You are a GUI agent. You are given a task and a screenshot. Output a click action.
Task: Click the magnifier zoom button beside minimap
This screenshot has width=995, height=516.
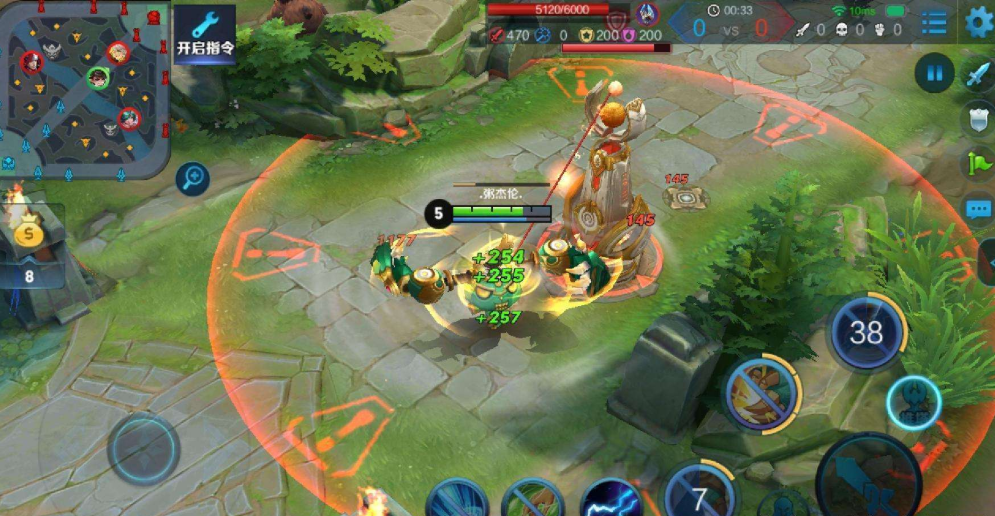[192, 179]
